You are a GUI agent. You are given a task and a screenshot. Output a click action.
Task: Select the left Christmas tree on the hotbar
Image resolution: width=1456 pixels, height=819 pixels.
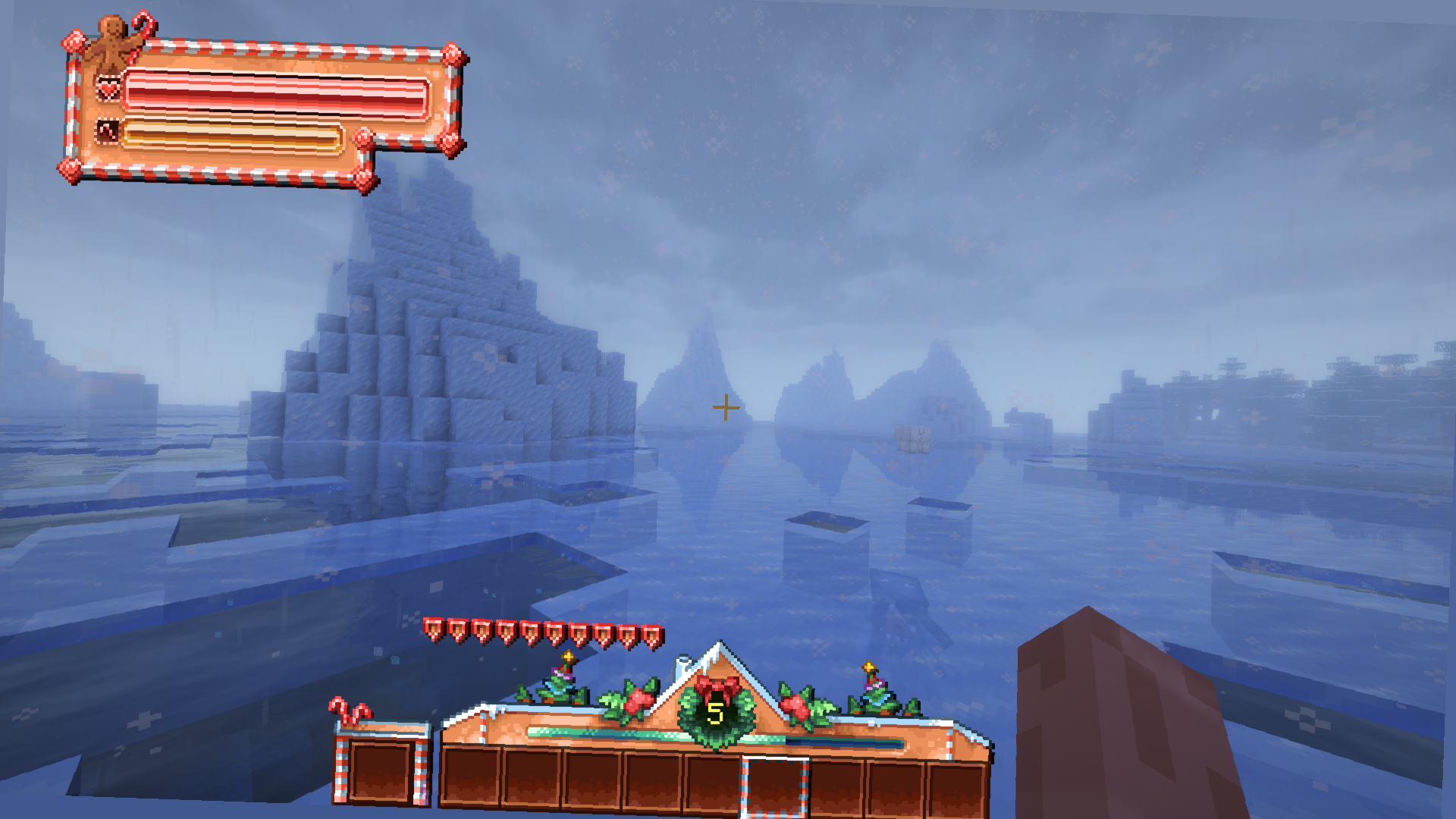pyautogui.click(x=560, y=681)
